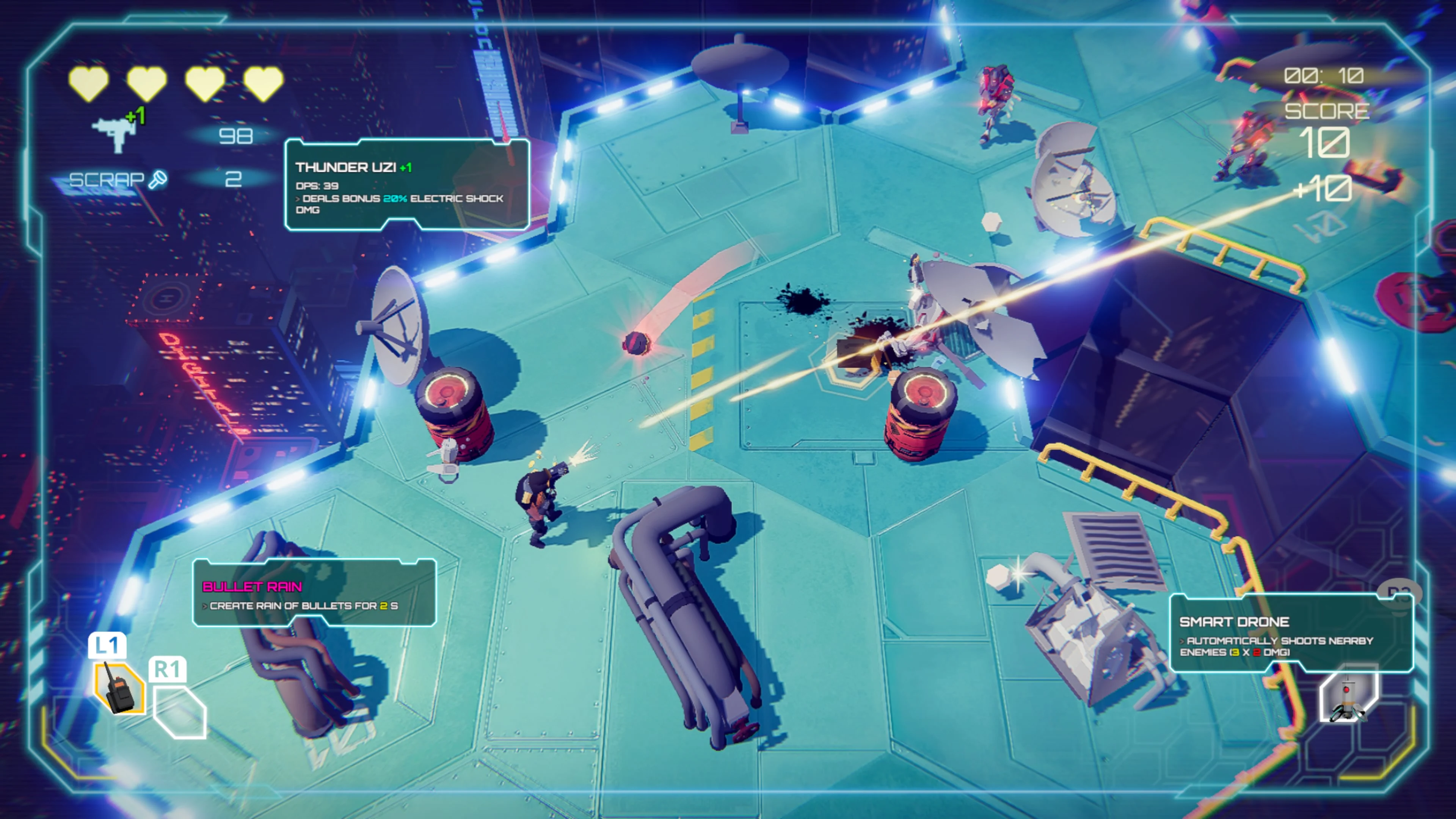Screen dimensions: 1456x819
Task: Click the Bullet Rain description panel
Action: point(314,593)
